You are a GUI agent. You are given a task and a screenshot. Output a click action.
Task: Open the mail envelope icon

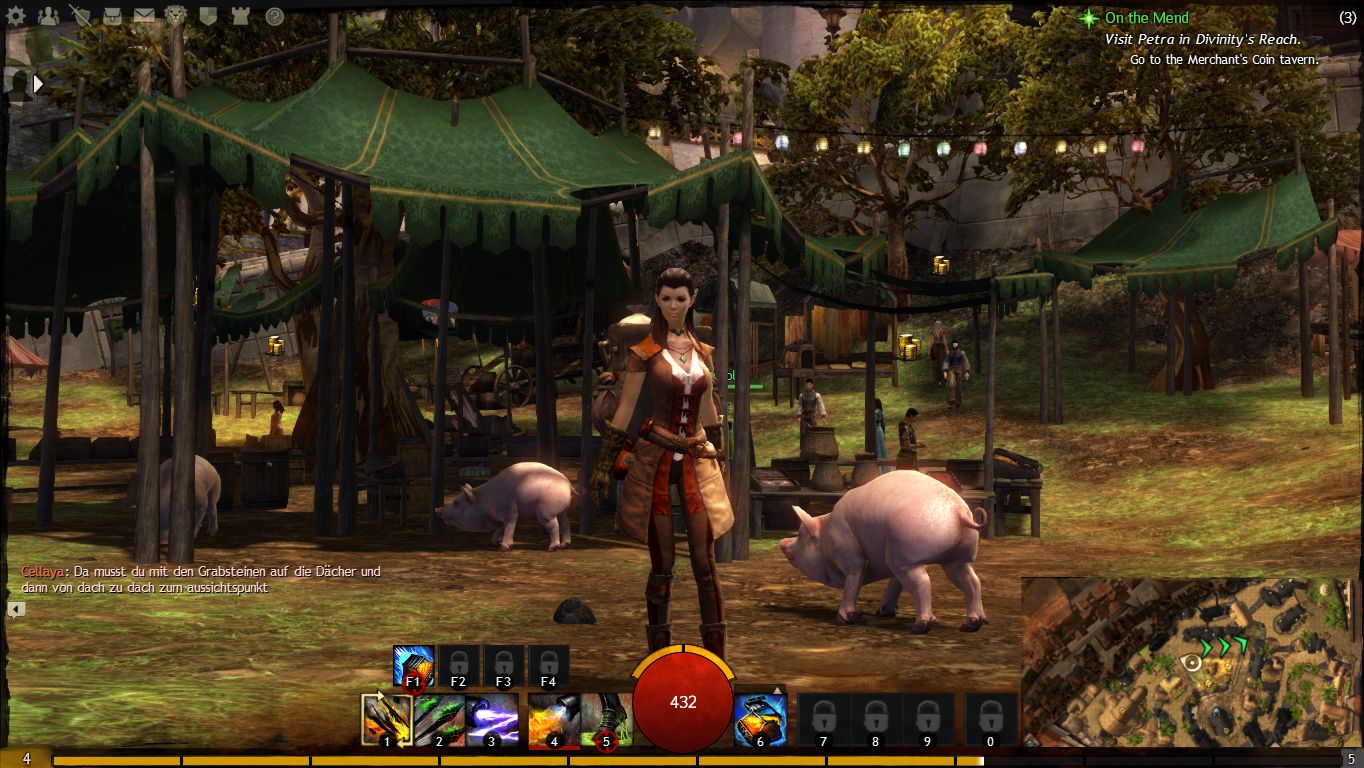144,16
